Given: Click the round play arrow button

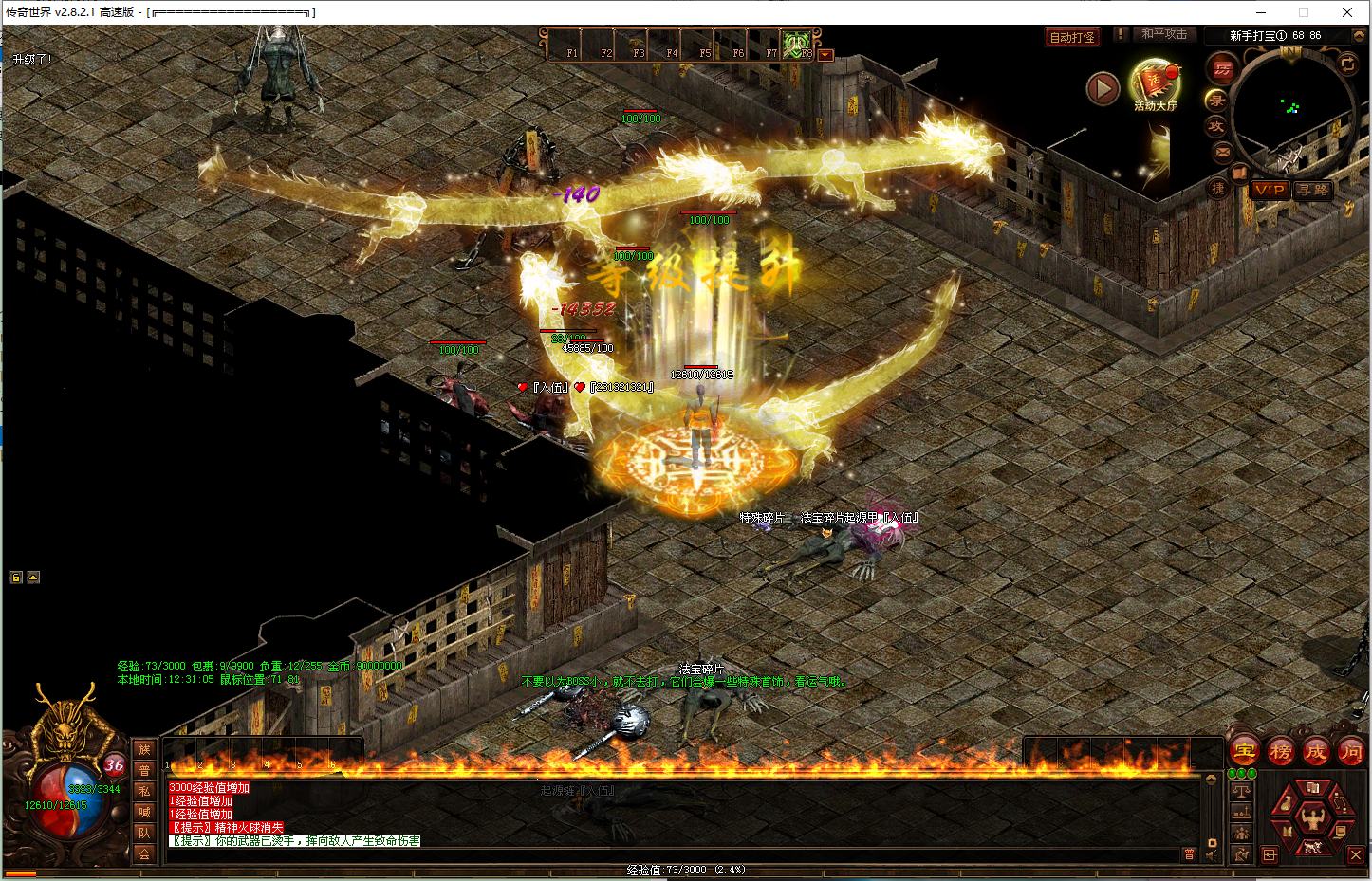Looking at the screenshot, I should (x=1103, y=89).
